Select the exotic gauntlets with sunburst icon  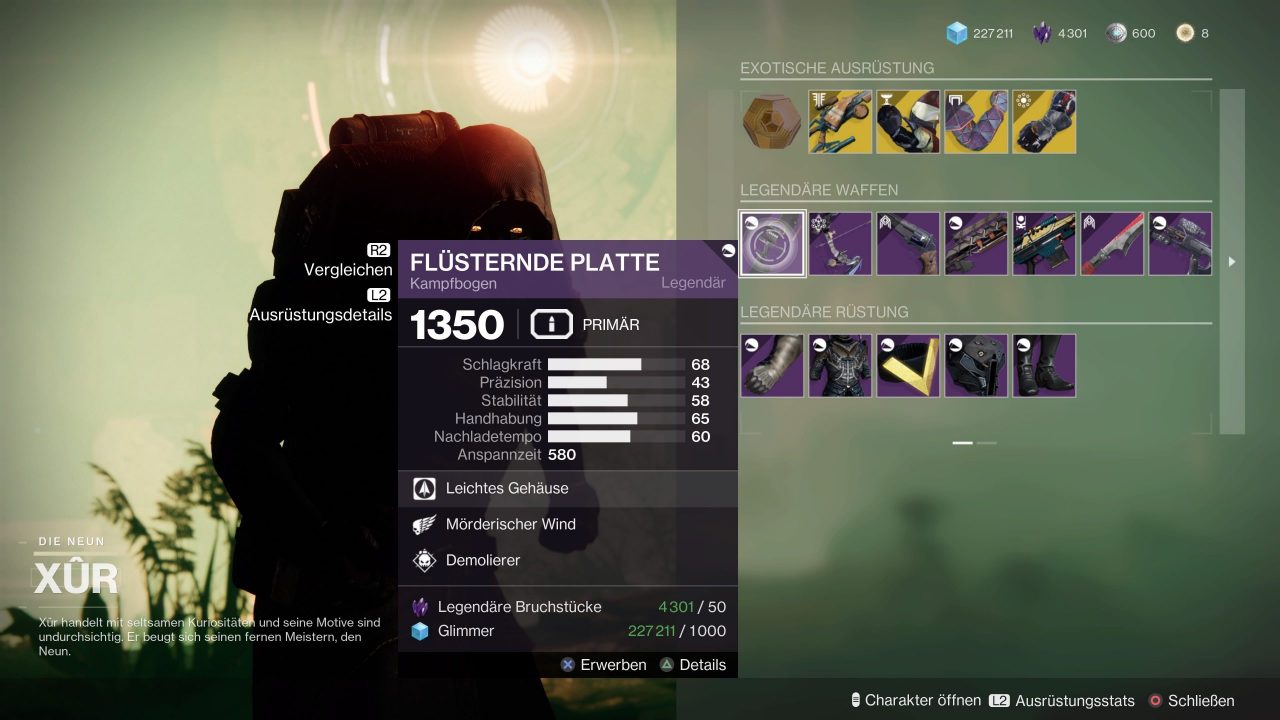click(x=1044, y=122)
